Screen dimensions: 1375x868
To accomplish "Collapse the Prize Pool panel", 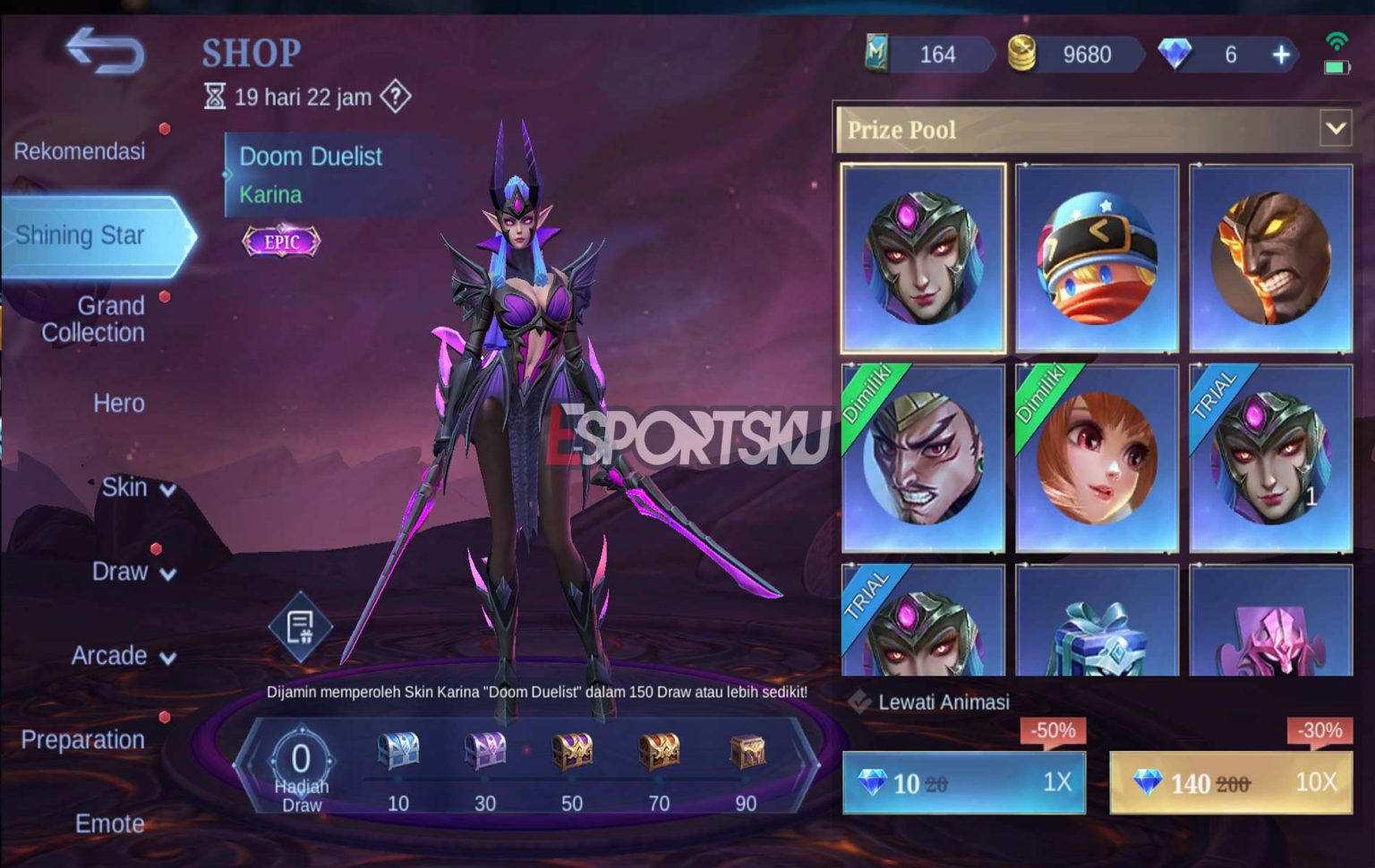I will [1335, 129].
